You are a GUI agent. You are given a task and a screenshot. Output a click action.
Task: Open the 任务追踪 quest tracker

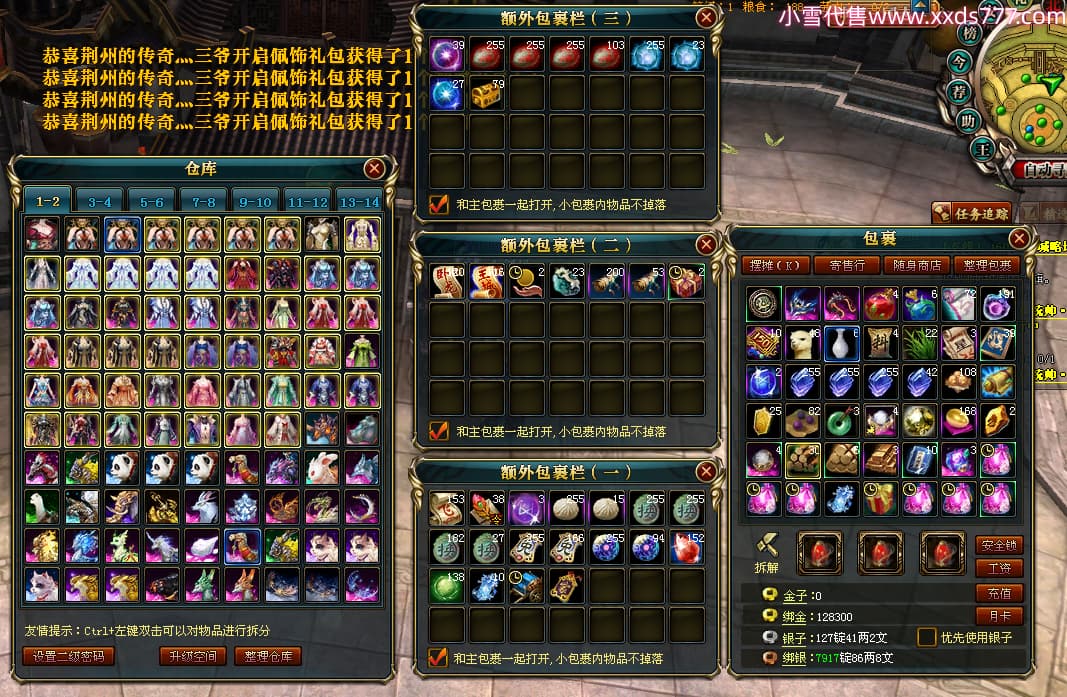click(x=971, y=212)
